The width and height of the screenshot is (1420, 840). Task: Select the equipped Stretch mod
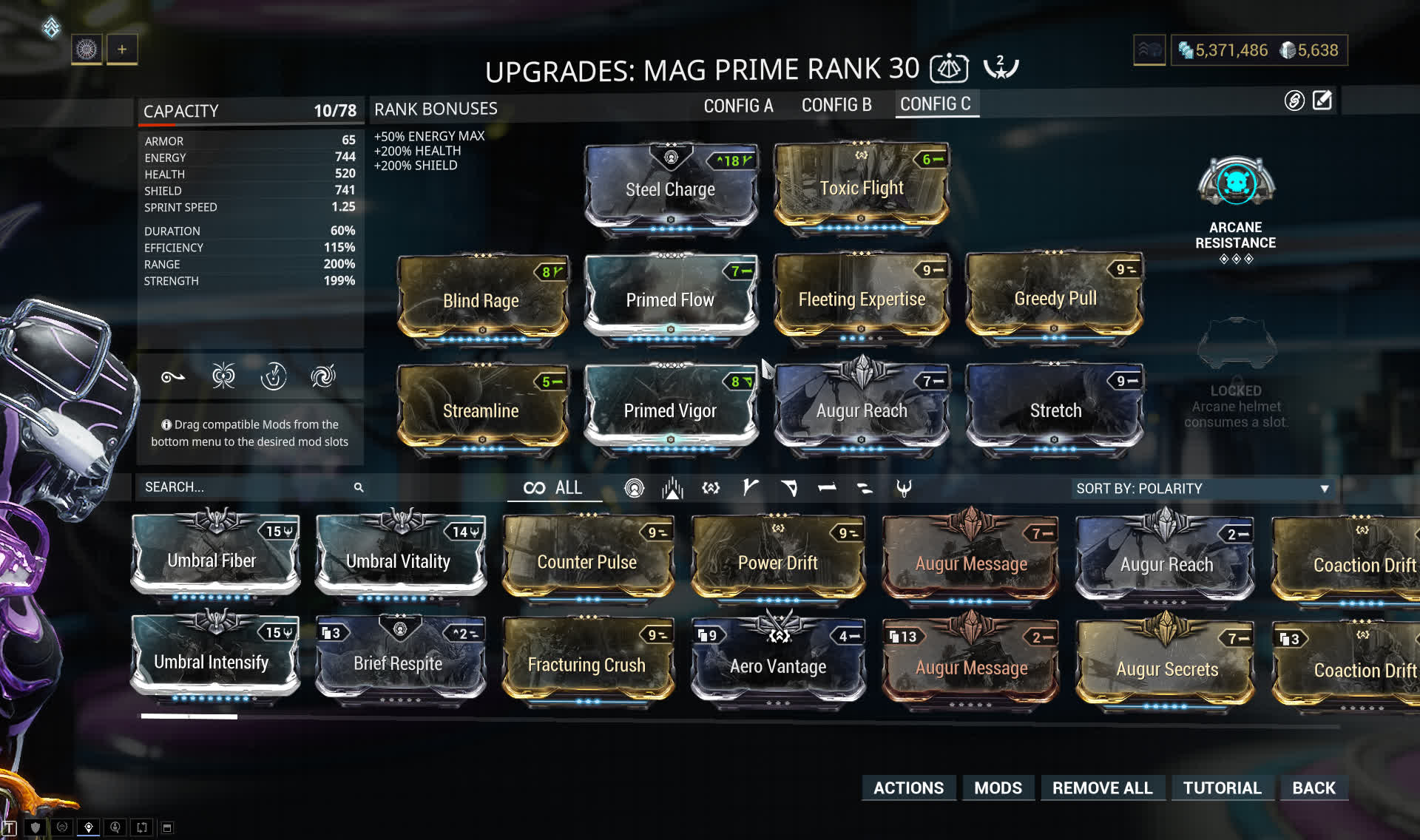[x=1055, y=410]
